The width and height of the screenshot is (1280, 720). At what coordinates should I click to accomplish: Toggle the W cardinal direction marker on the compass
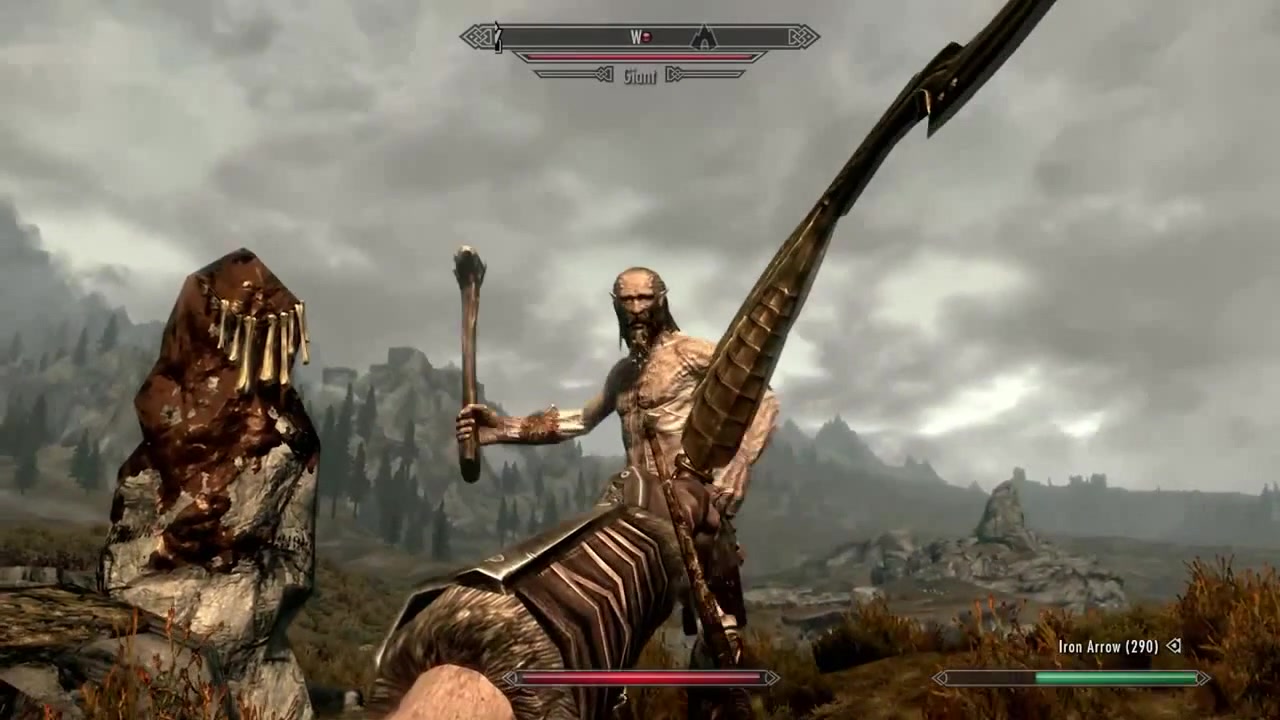pos(636,36)
